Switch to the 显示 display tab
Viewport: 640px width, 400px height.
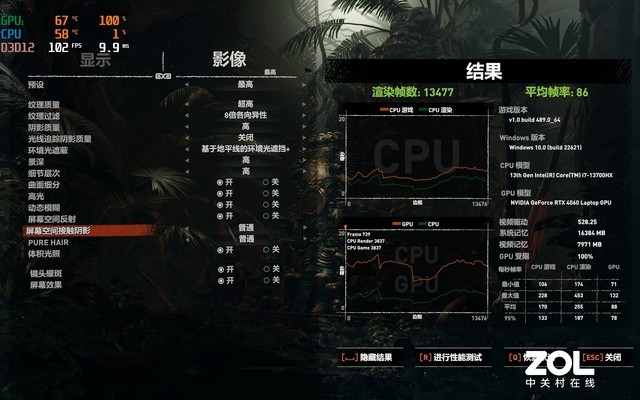(95, 59)
